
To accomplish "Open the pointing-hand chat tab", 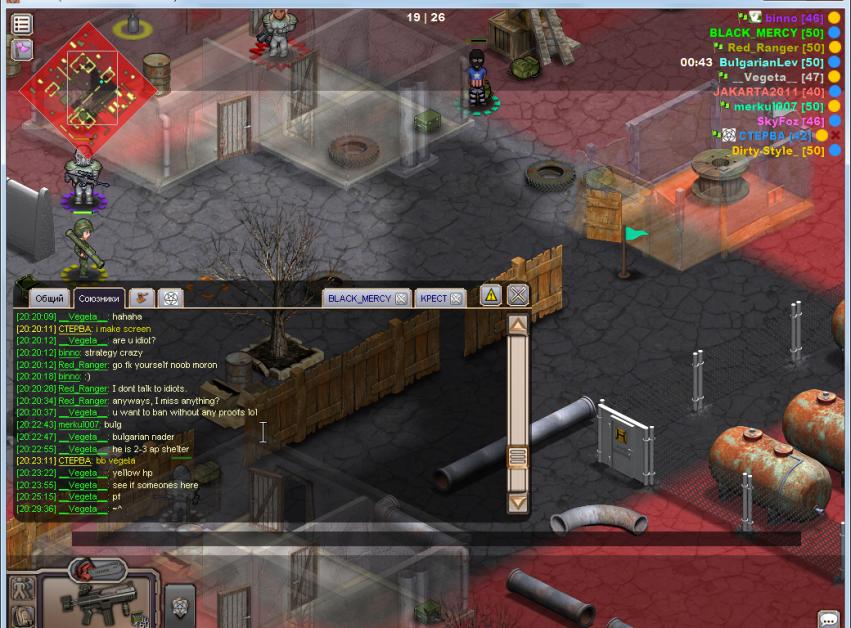I will coord(142,298).
